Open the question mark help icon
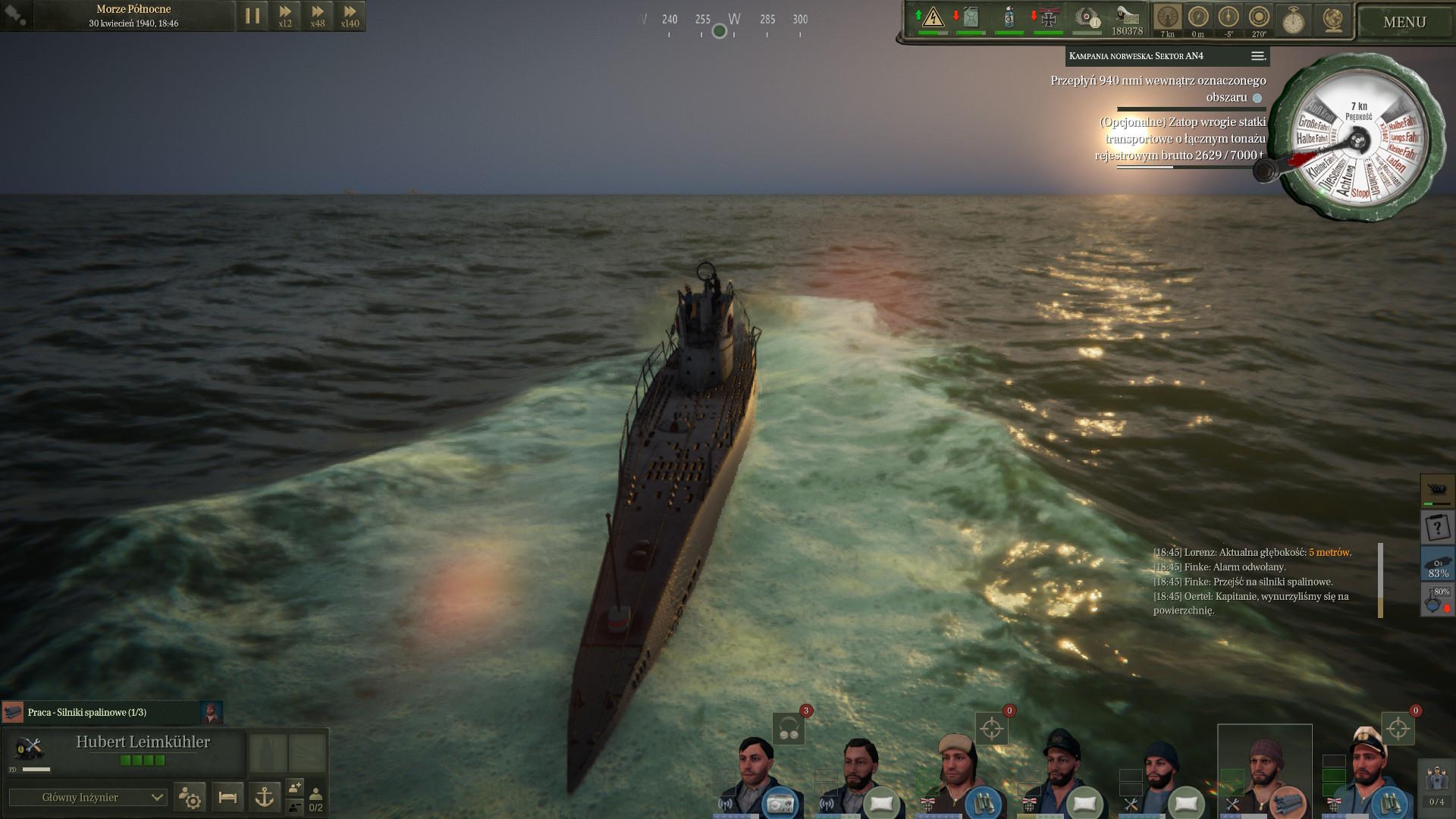This screenshot has width=1456, height=819. (x=1436, y=526)
